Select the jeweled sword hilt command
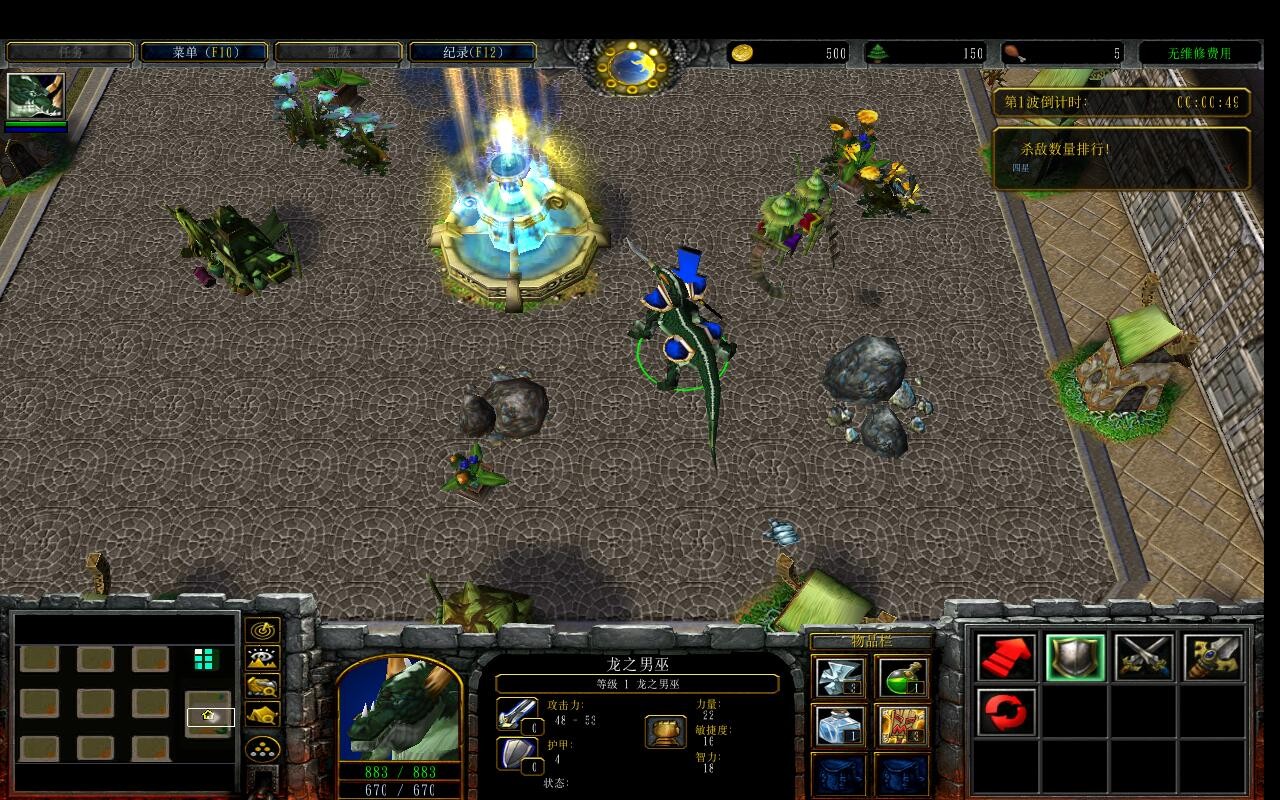This screenshot has width=1280, height=800. pos(1213,658)
